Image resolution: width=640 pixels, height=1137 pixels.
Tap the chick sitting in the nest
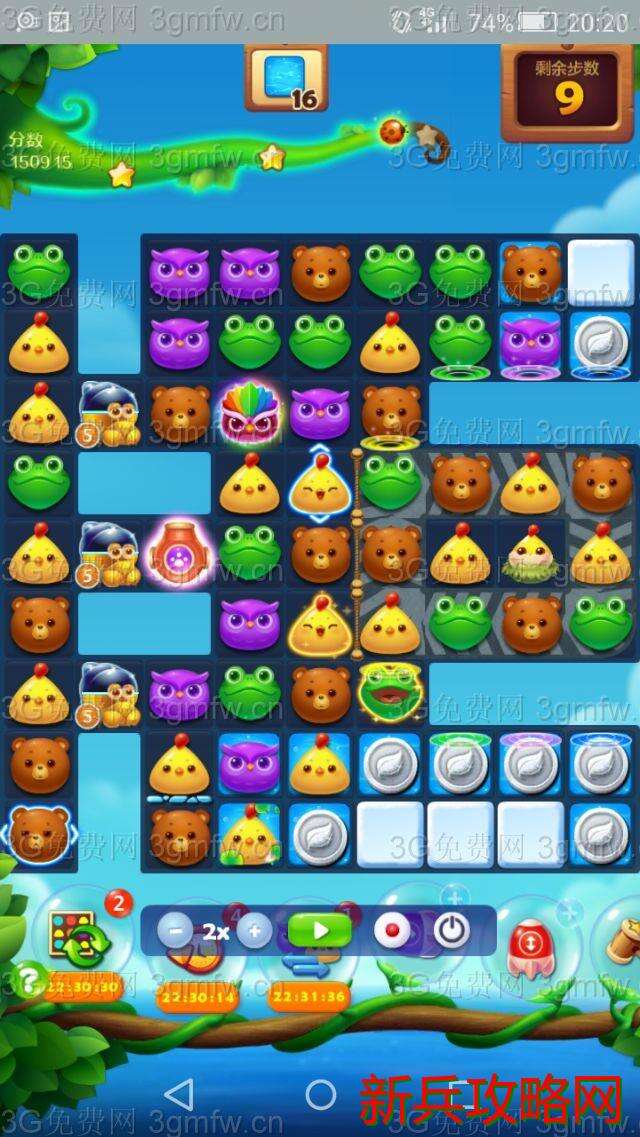pos(531,552)
